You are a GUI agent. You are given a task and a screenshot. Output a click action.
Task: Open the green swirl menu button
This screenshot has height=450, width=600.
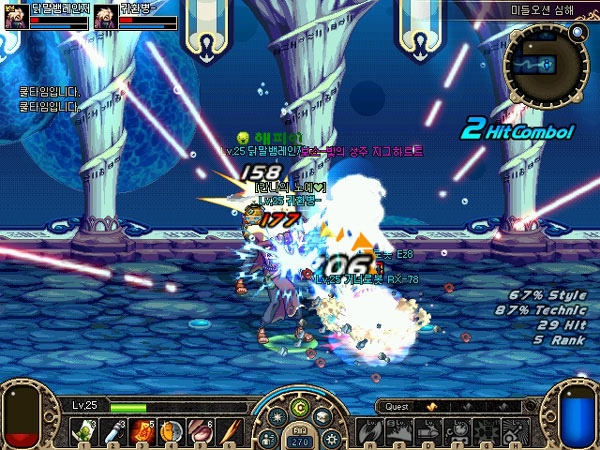click(x=300, y=408)
